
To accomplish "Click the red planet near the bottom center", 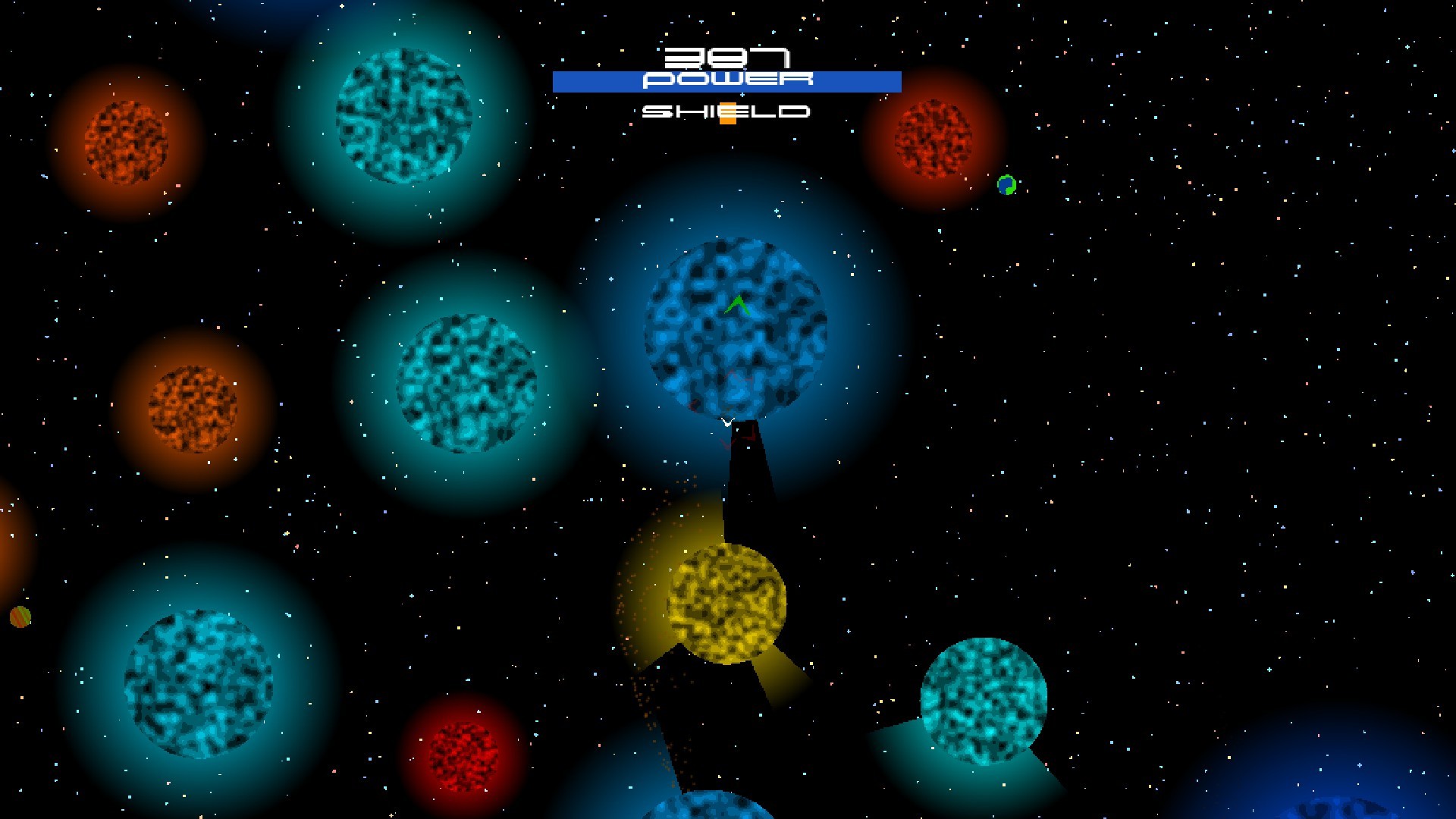I will click(461, 758).
